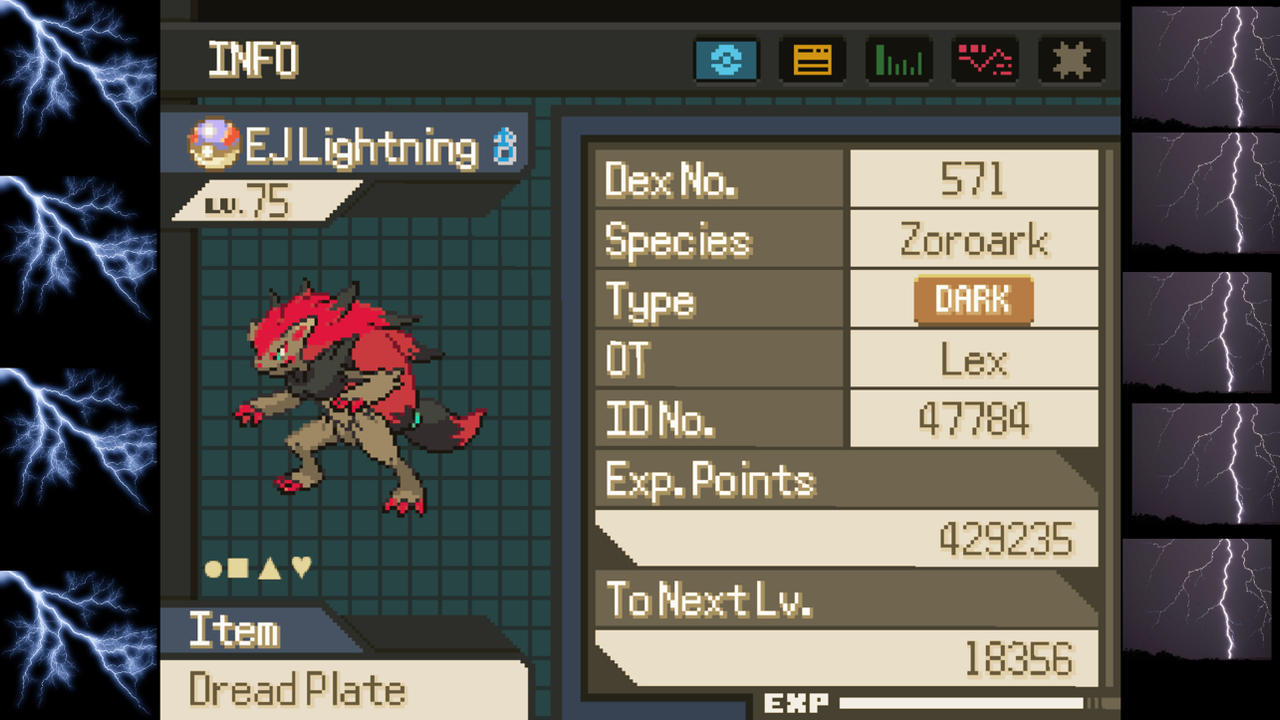Expand the Item section header
Viewport: 1280px width, 720px height.
pyautogui.click(x=236, y=631)
